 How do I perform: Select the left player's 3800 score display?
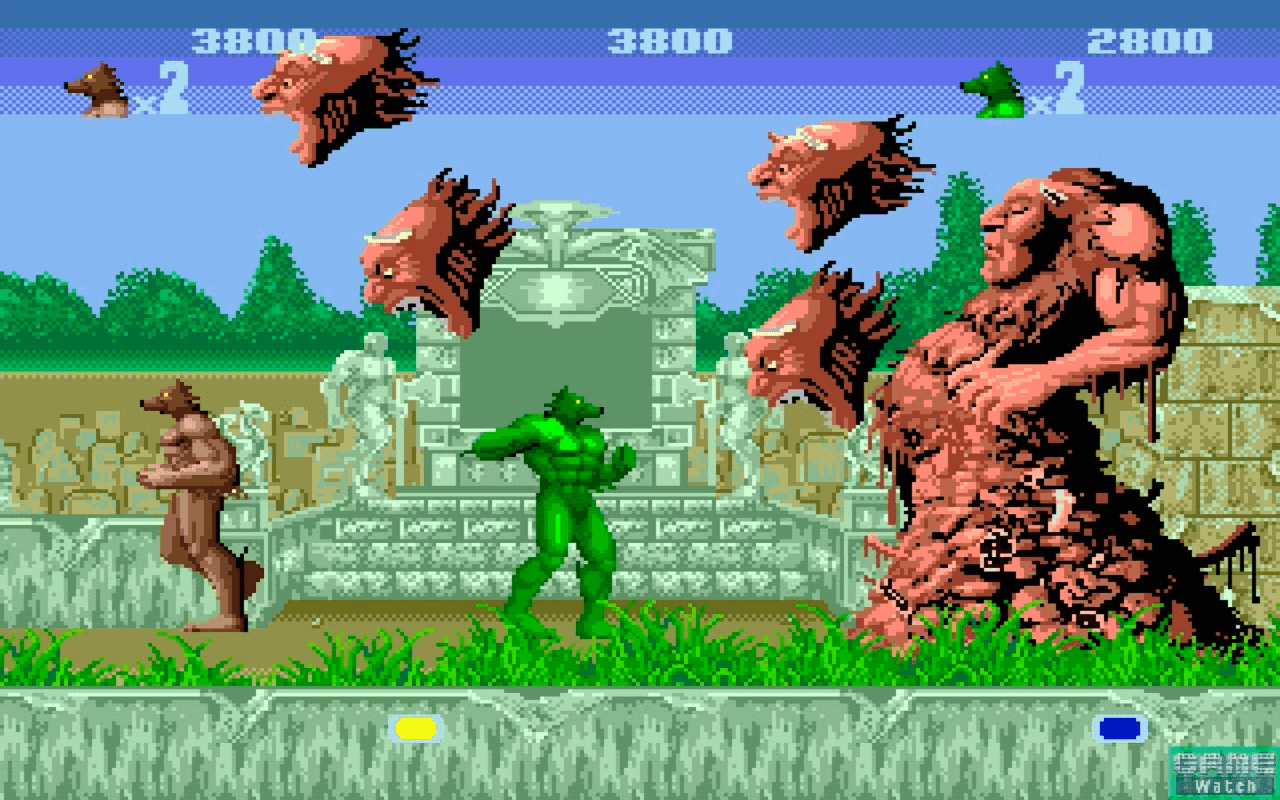255,40
